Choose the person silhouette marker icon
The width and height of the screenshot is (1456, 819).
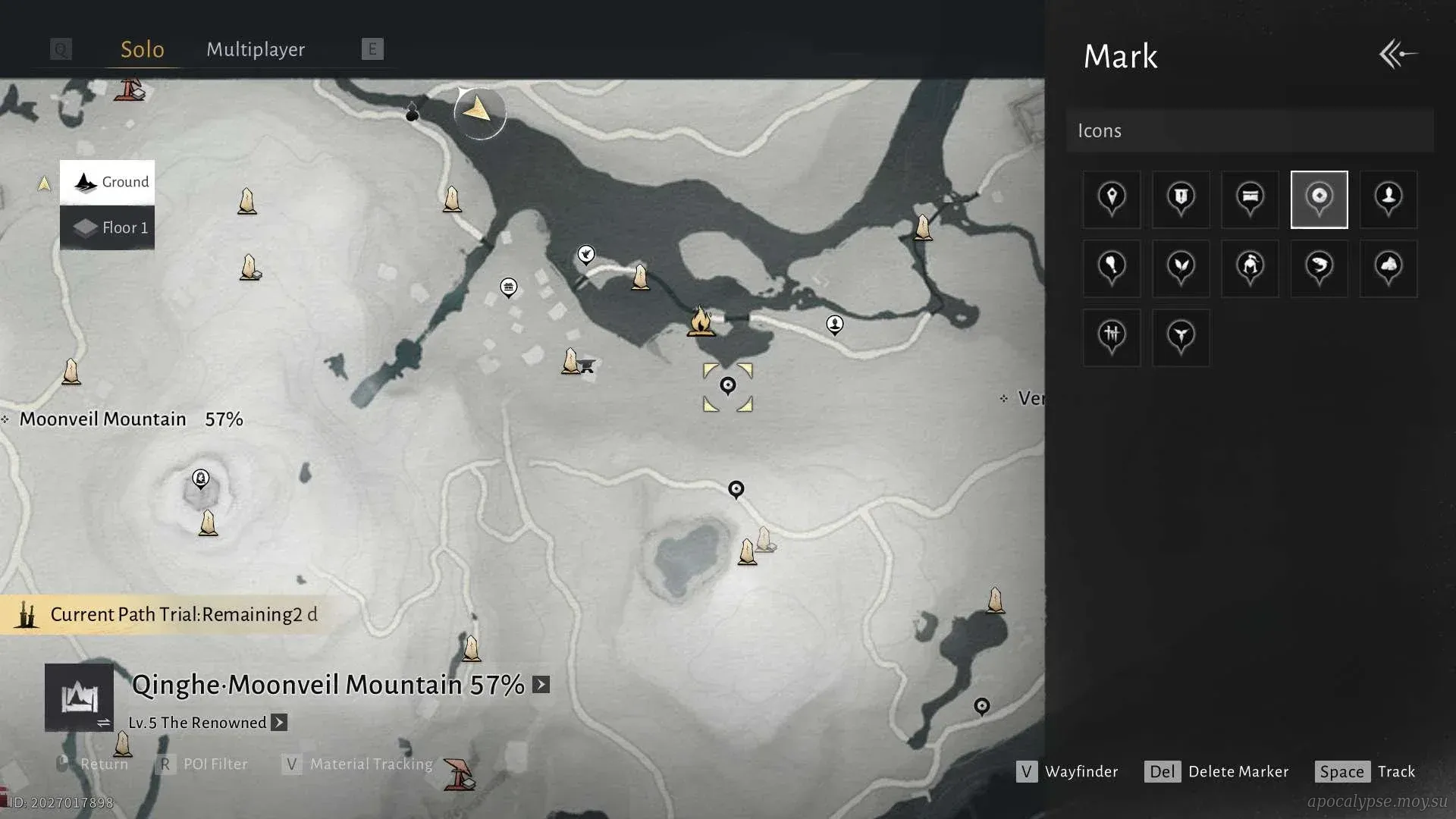1389,199
